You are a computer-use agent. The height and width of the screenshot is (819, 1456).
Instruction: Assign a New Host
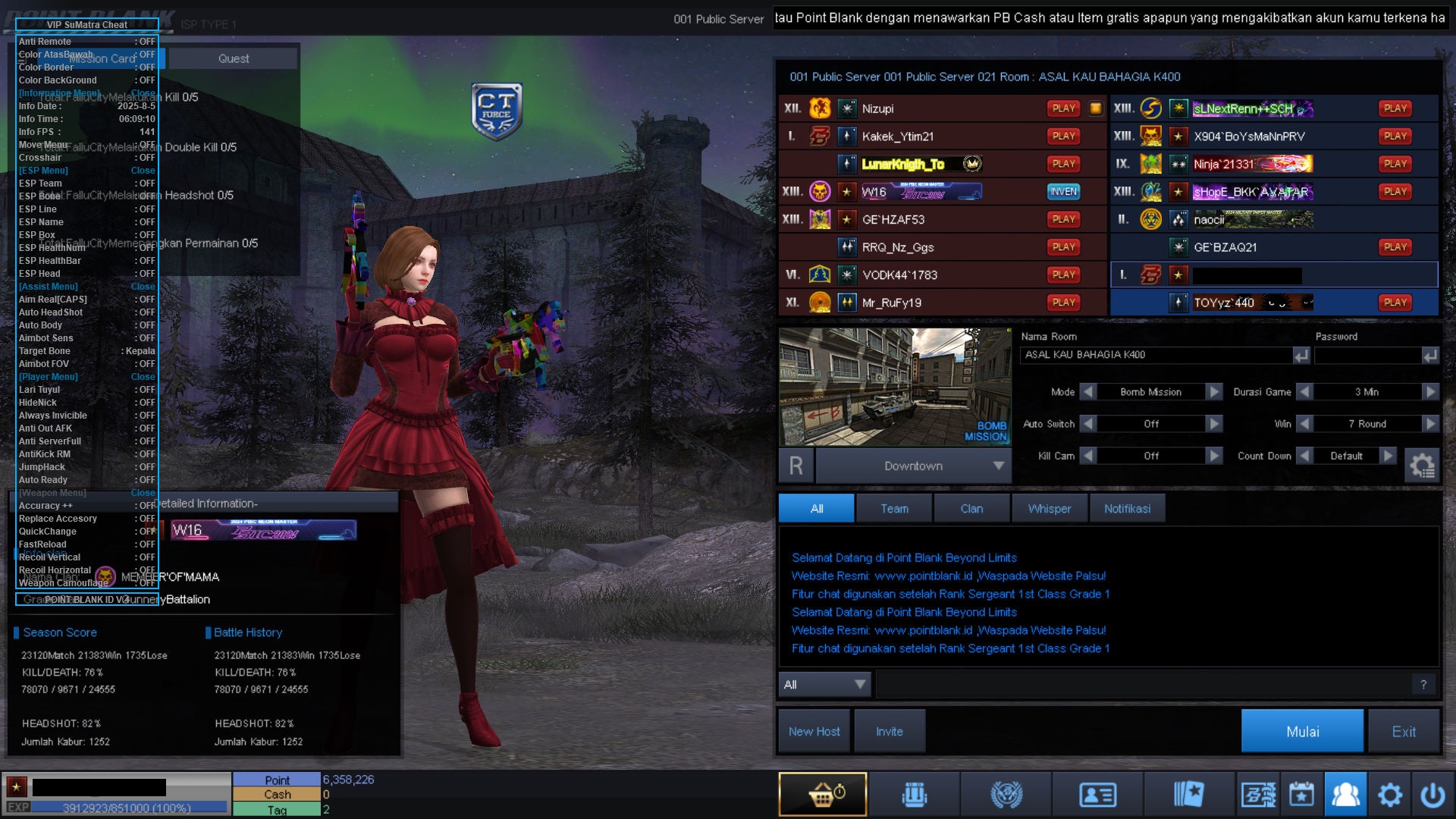click(814, 731)
